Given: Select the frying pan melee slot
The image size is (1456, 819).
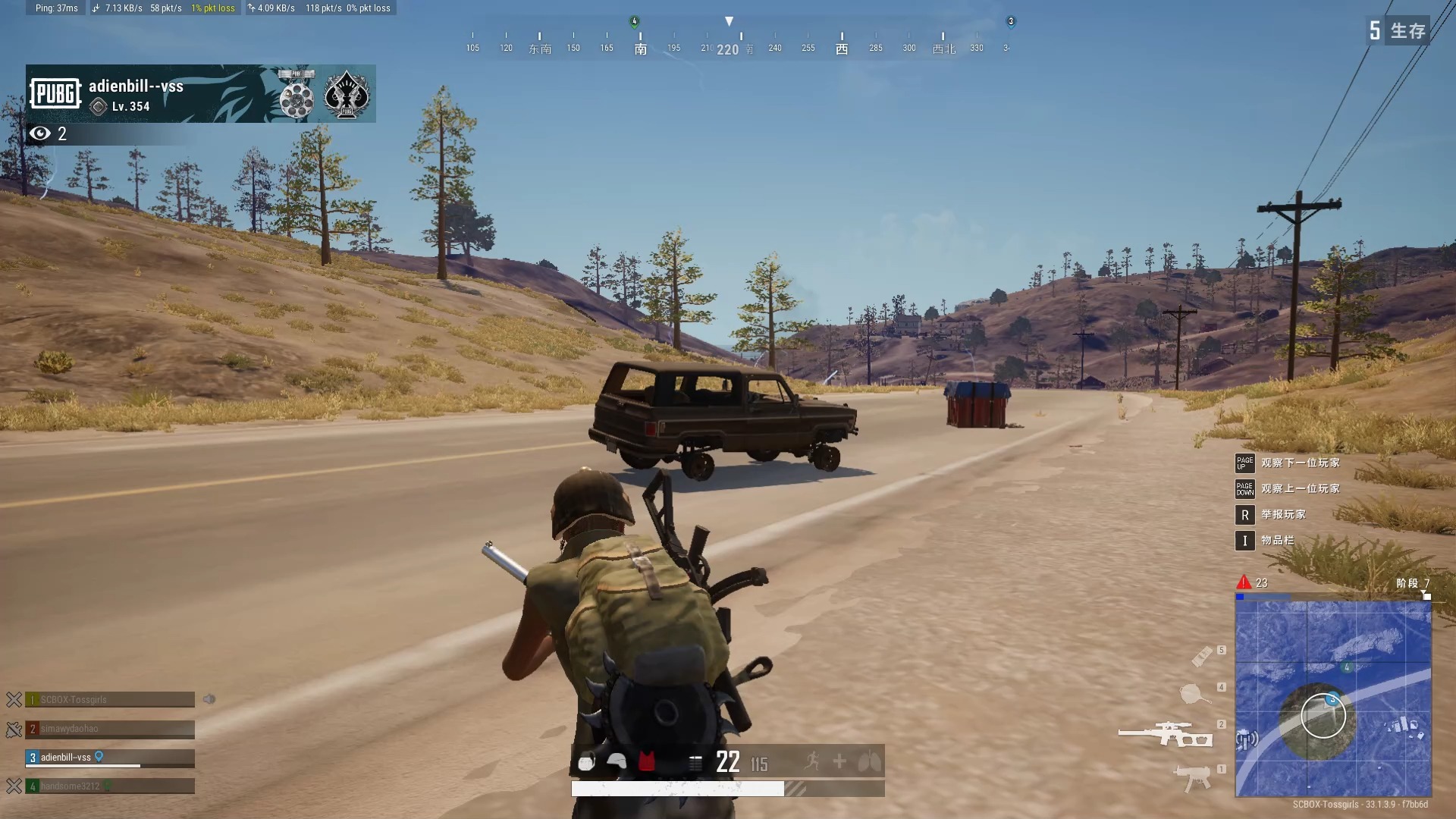Looking at the screenshot, I should point(1194,693).
